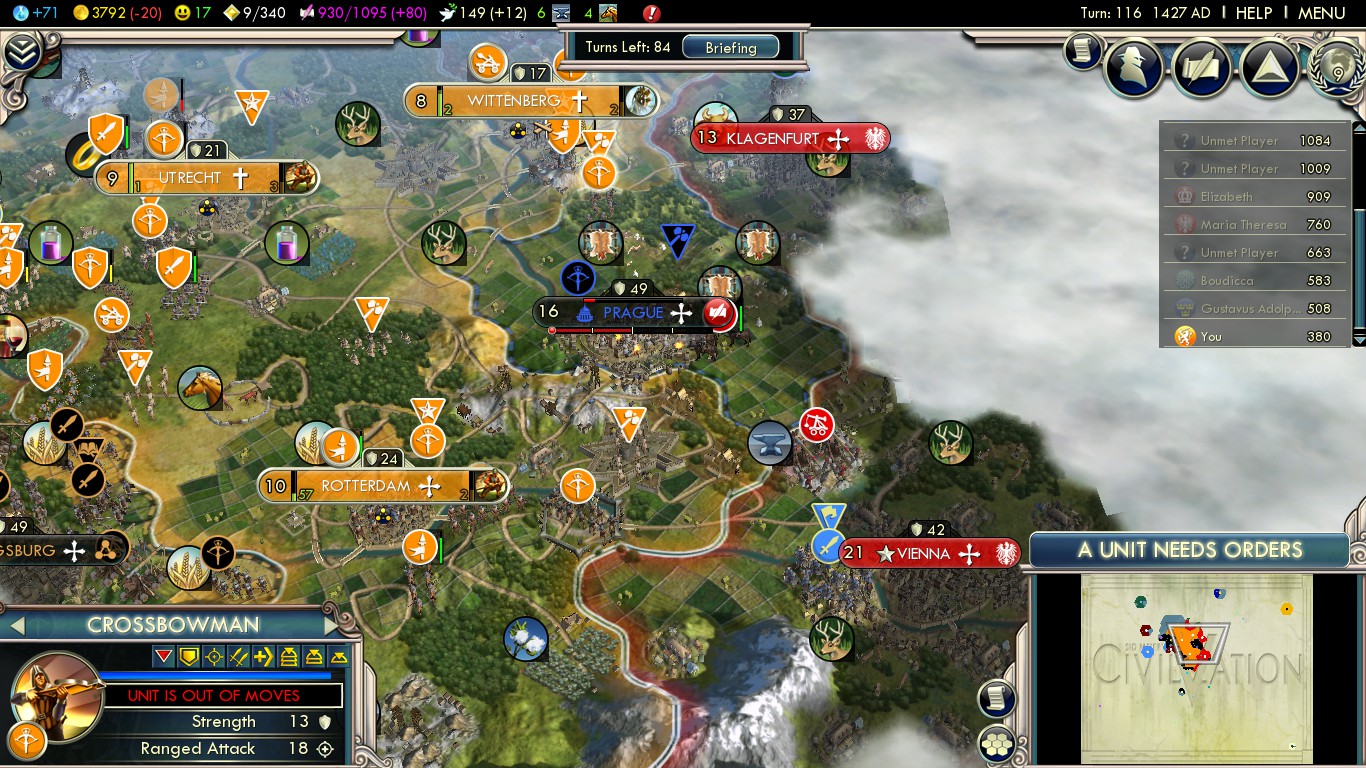Open the notification log scroll icon

1082,51
